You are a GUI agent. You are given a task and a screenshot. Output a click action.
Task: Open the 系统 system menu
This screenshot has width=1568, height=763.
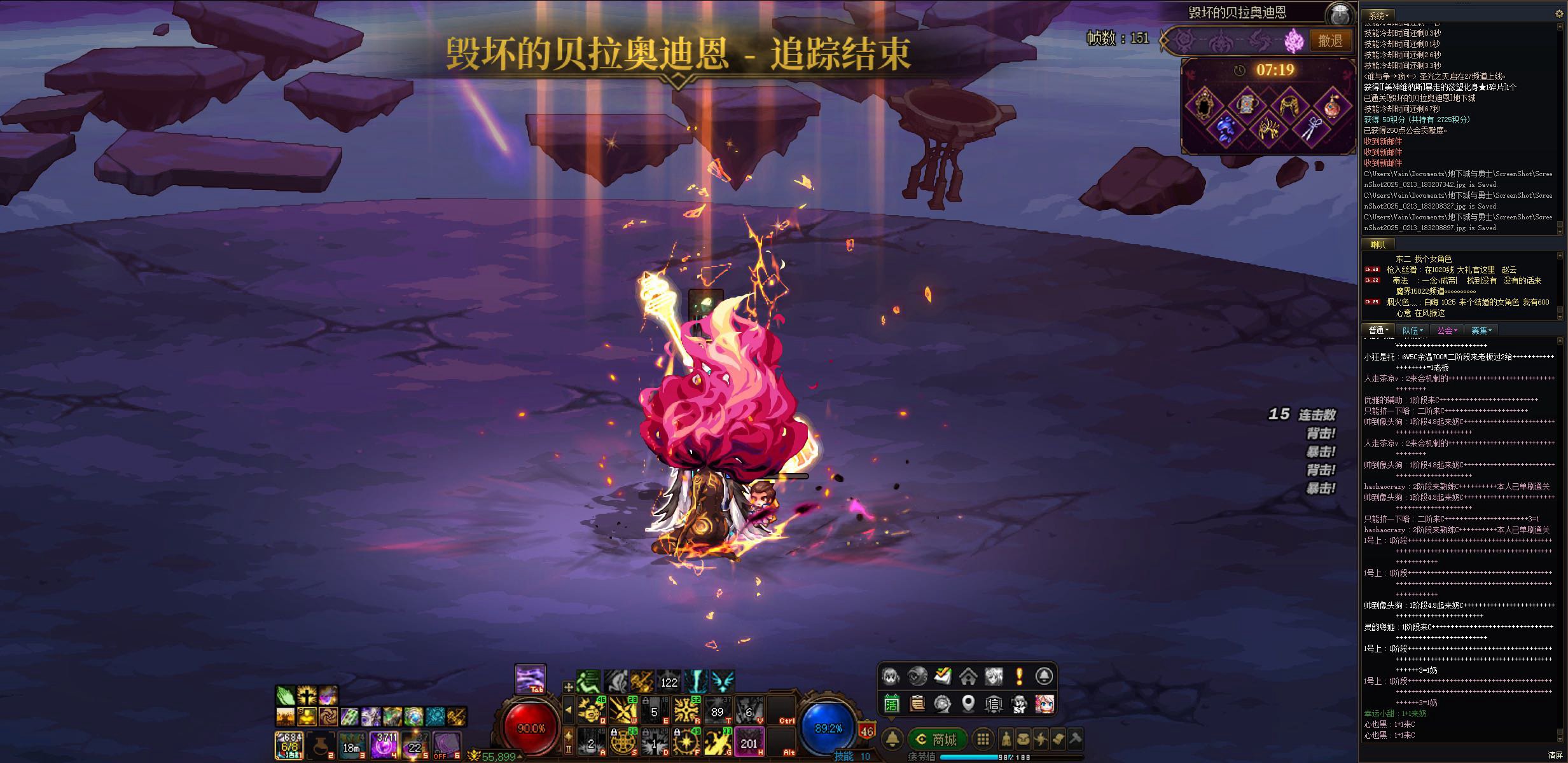1378,14
